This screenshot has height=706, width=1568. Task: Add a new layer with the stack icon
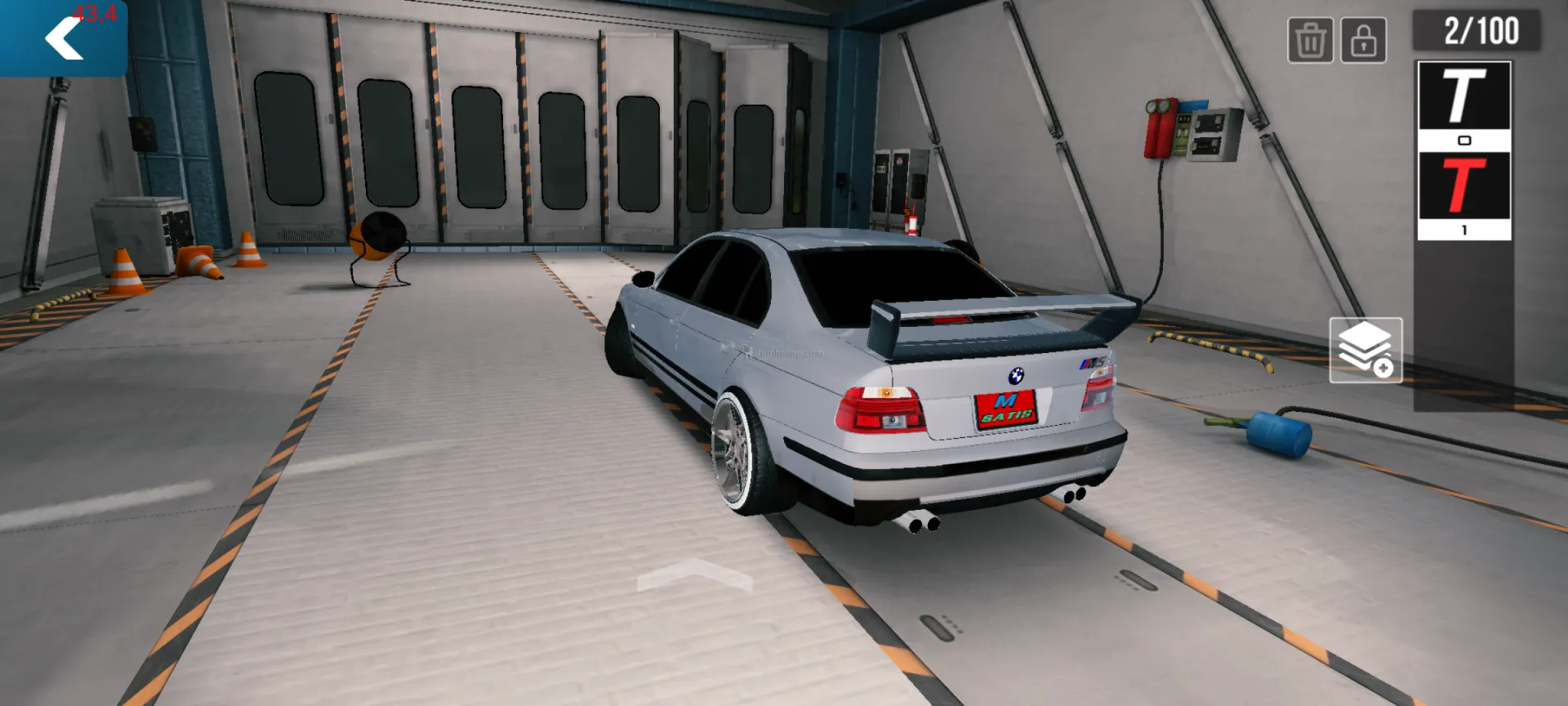click(x=1365, y=351)
